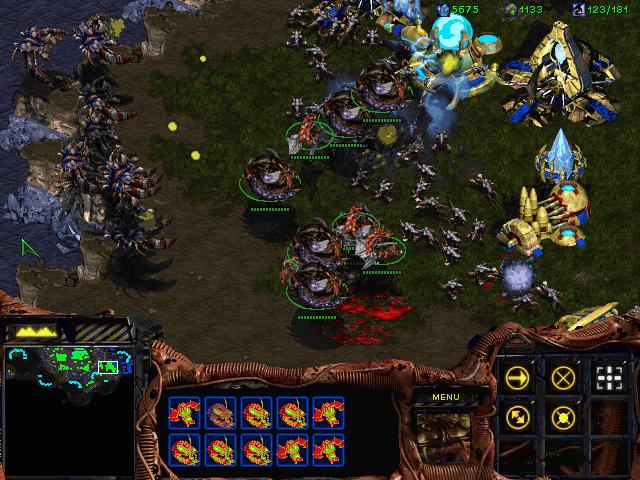Issue the Move command arrow
Screen dimensions: 640x480
(x=517, y=377)
